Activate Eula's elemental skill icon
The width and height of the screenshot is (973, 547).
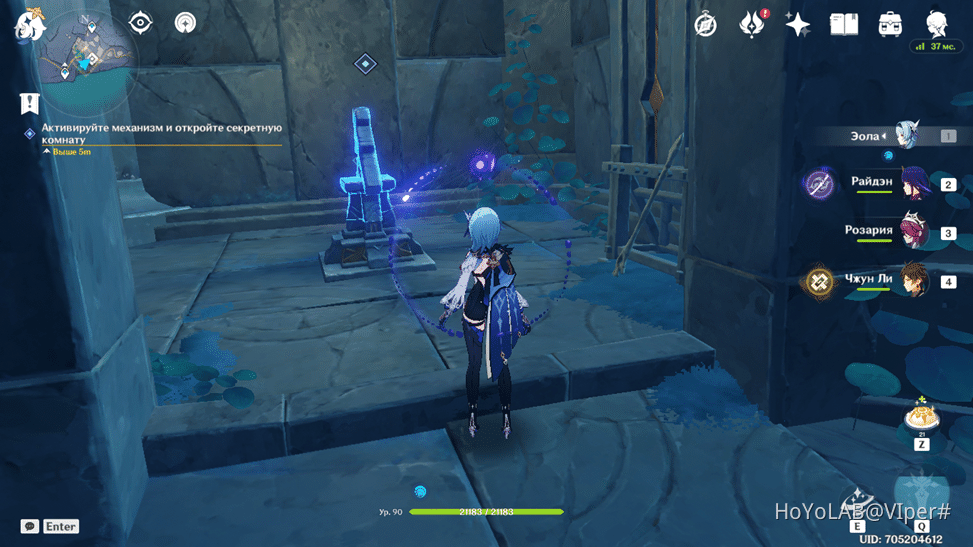point(857,503)
